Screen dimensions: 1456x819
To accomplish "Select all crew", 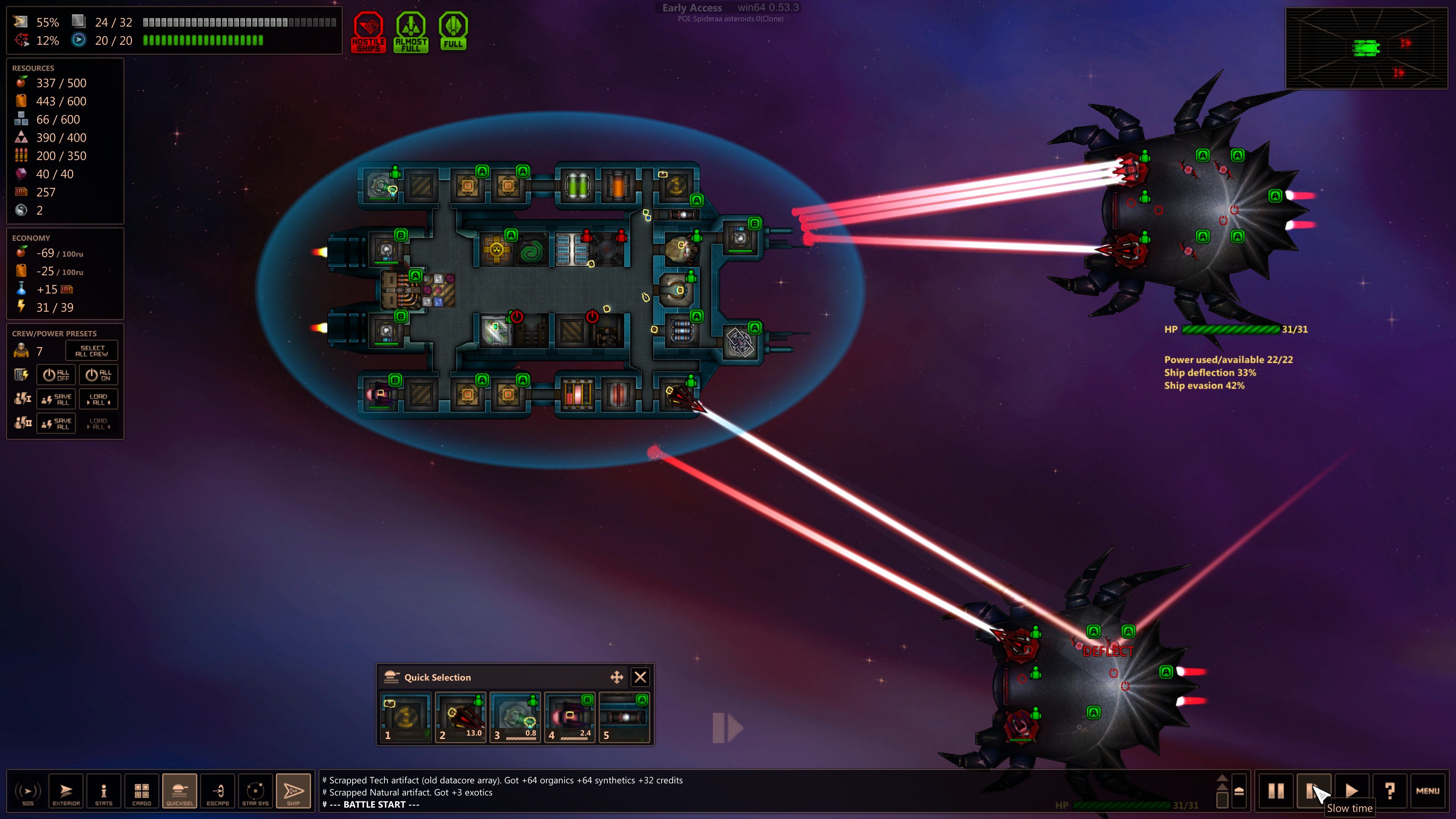I will pyautogui.click(x=91, y=351).
